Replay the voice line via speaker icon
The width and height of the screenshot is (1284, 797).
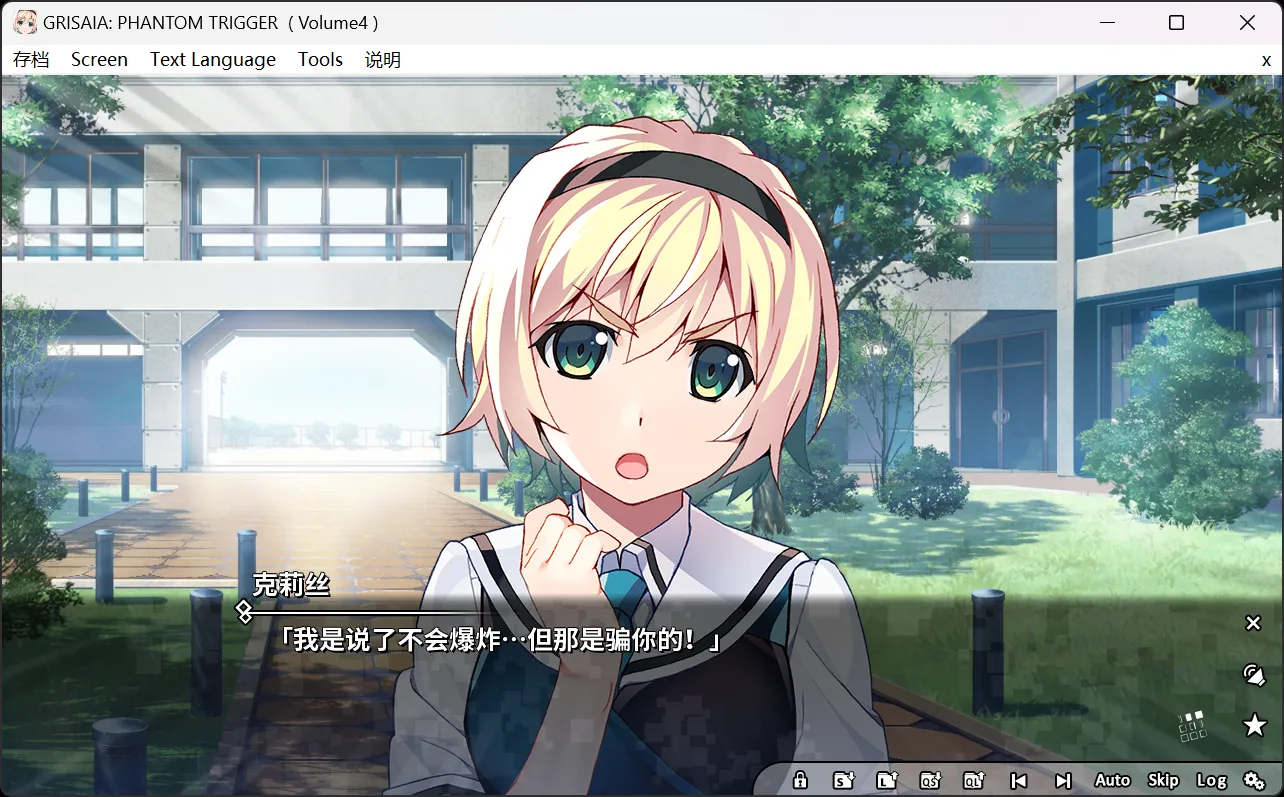[x=1253, y=674]
